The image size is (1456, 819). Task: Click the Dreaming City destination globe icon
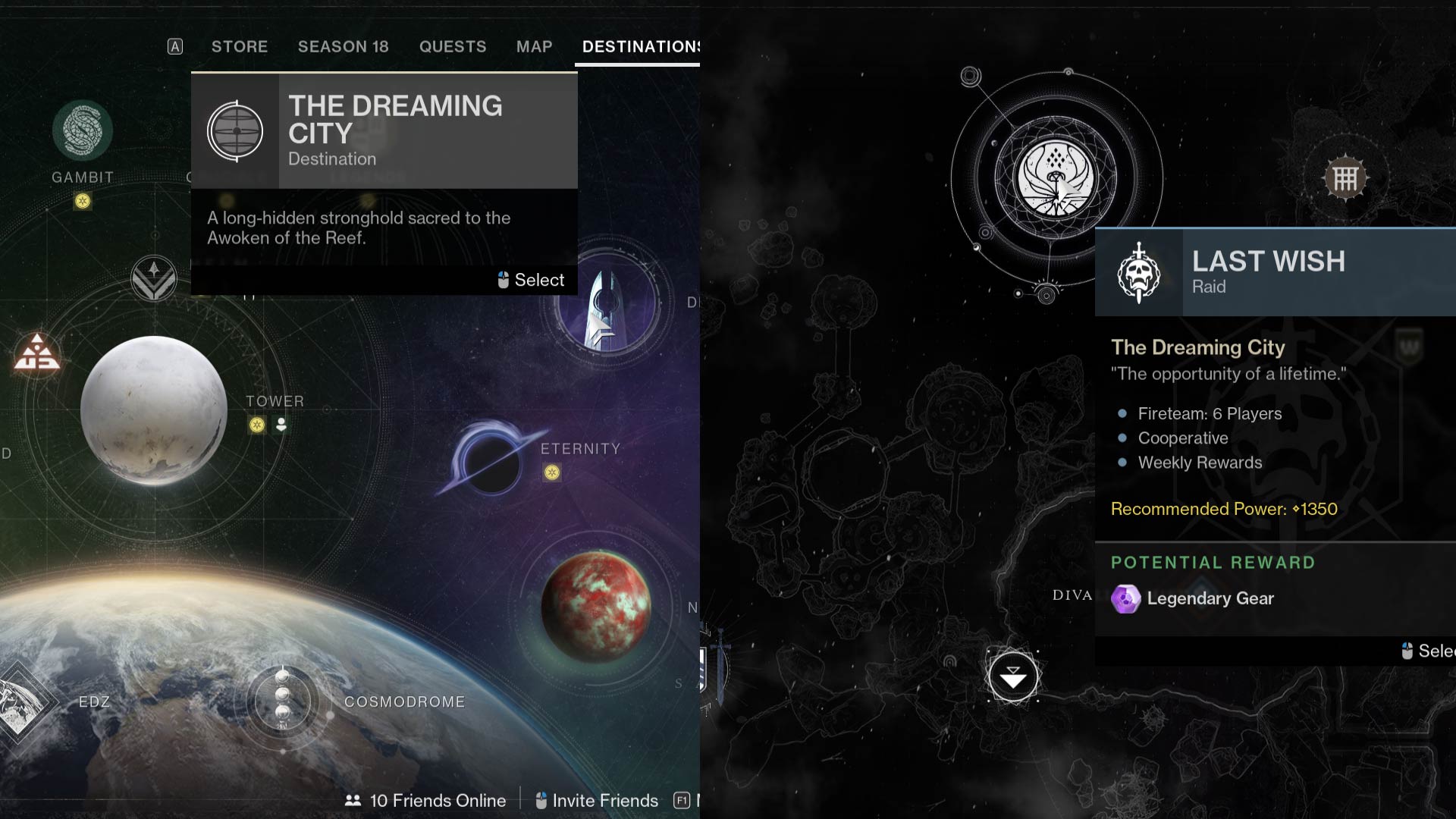pos(236,129)
